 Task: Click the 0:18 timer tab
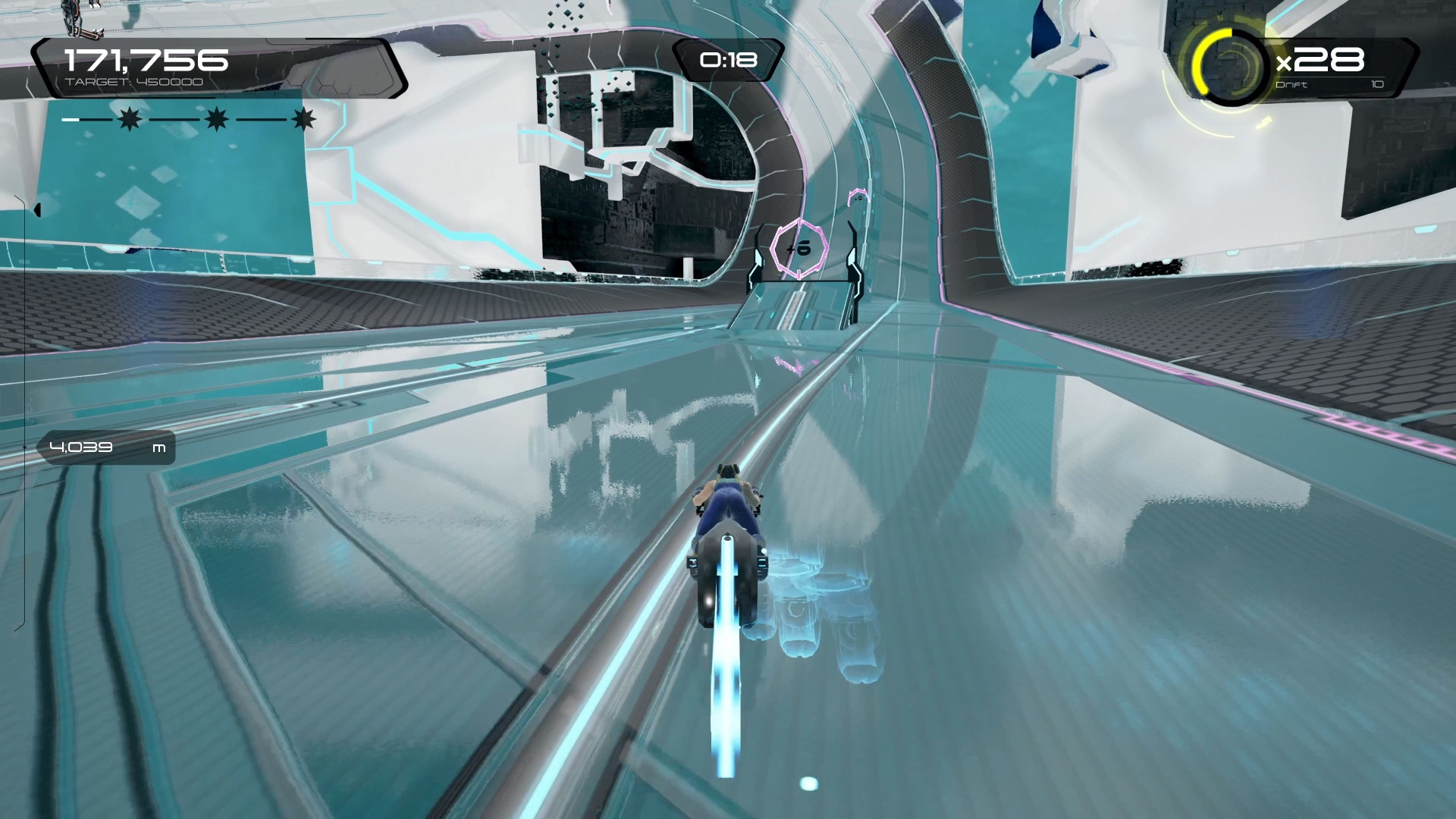(727, 58)
